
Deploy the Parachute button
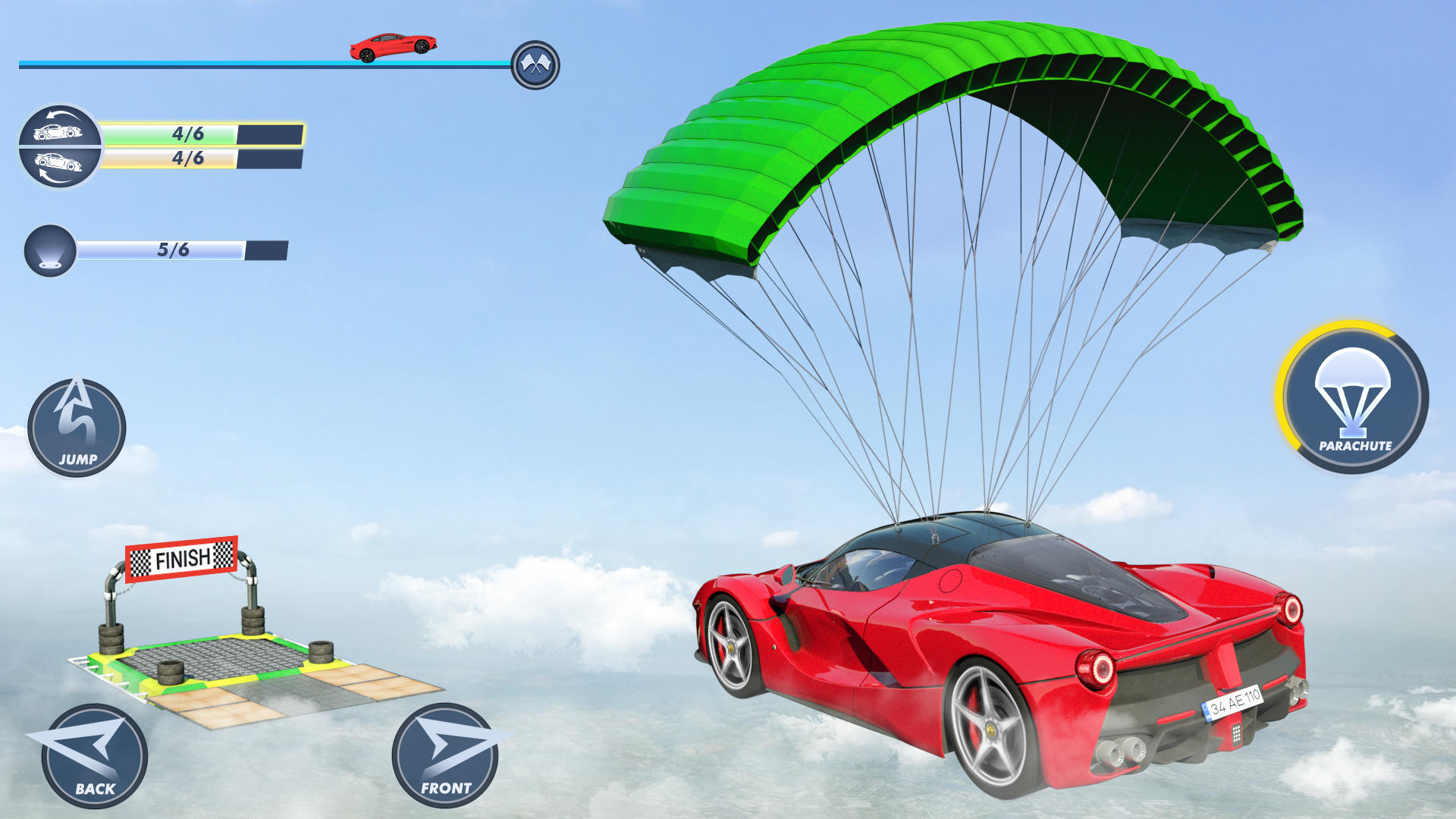[x=1353, y=398]
